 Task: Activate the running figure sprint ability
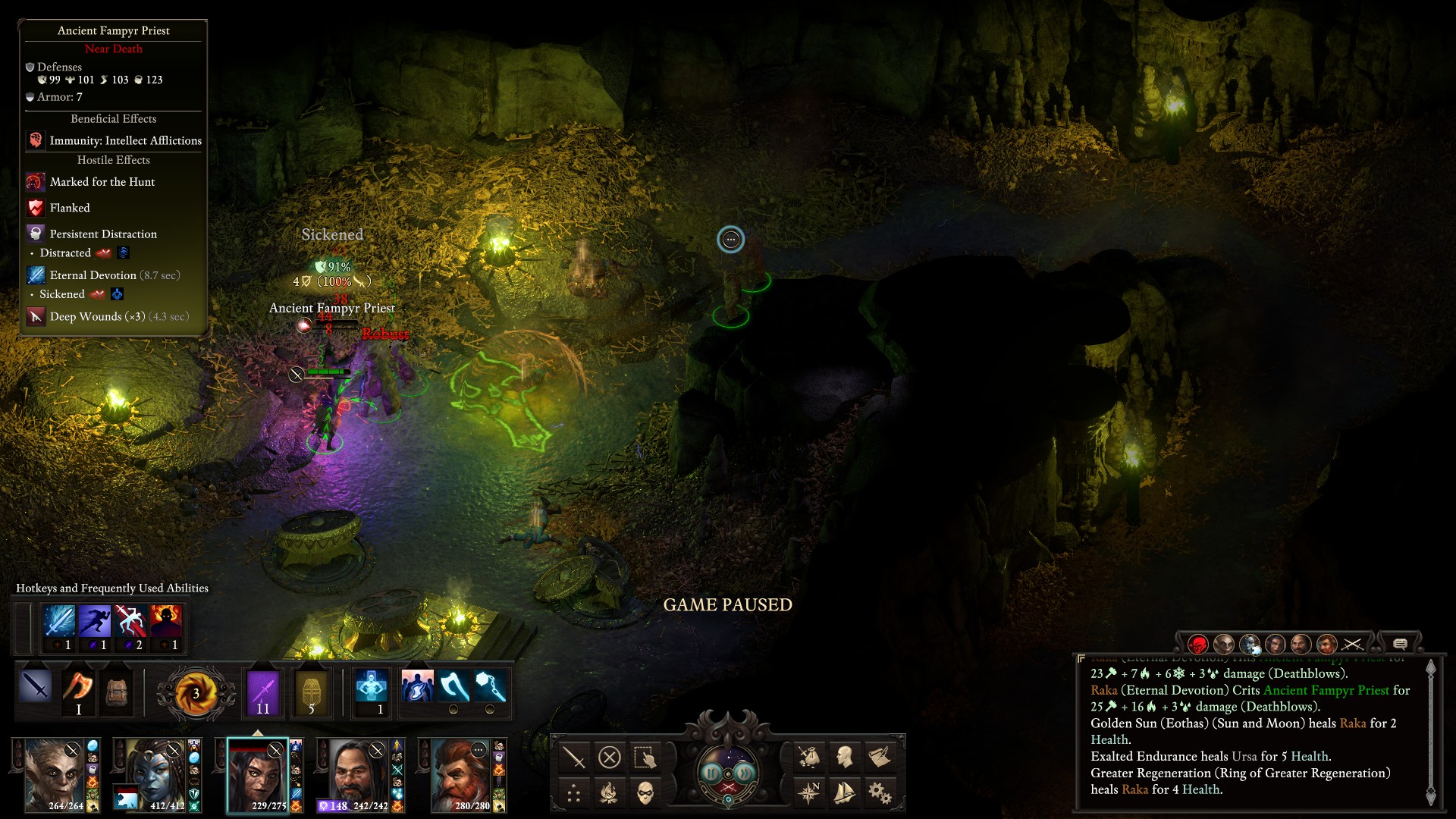point(95,623)
